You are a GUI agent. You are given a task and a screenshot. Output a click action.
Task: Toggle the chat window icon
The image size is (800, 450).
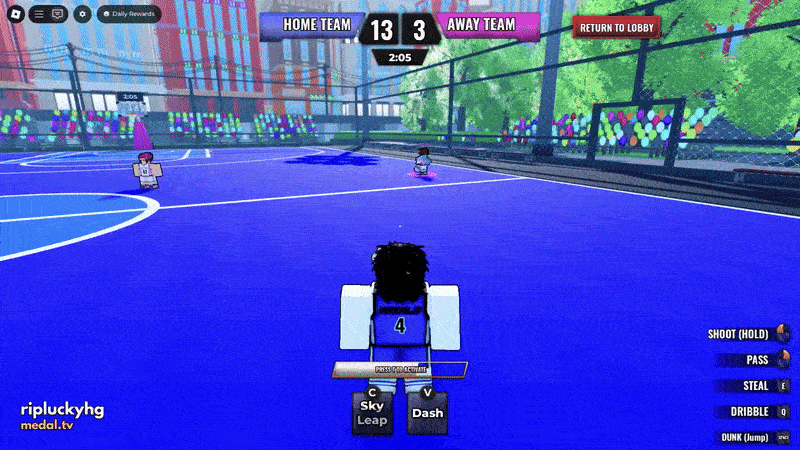click(58, 14)
